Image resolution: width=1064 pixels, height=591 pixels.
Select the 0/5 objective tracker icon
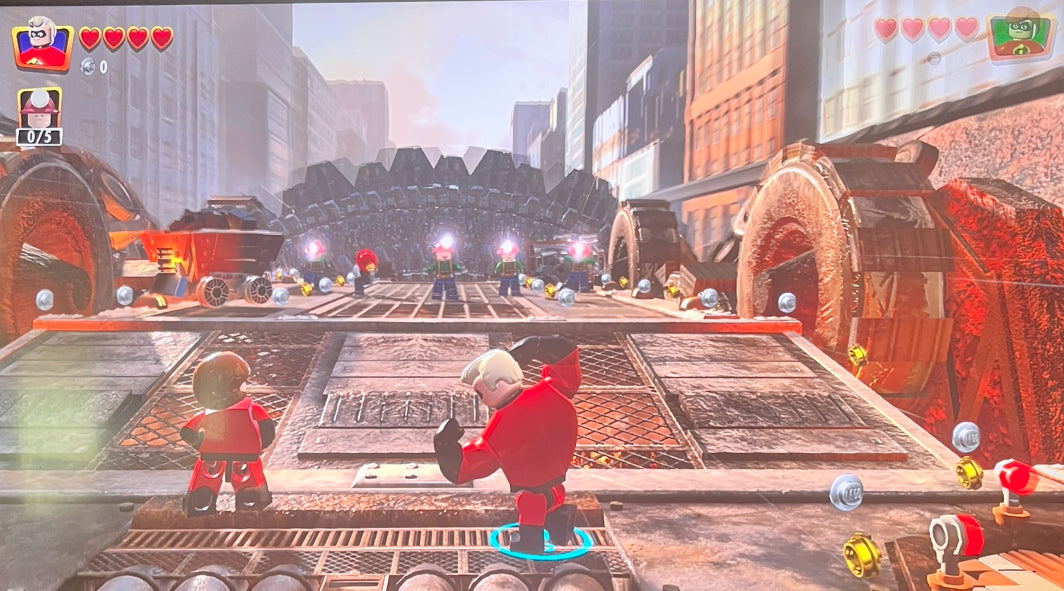click(x=39, y=117)
